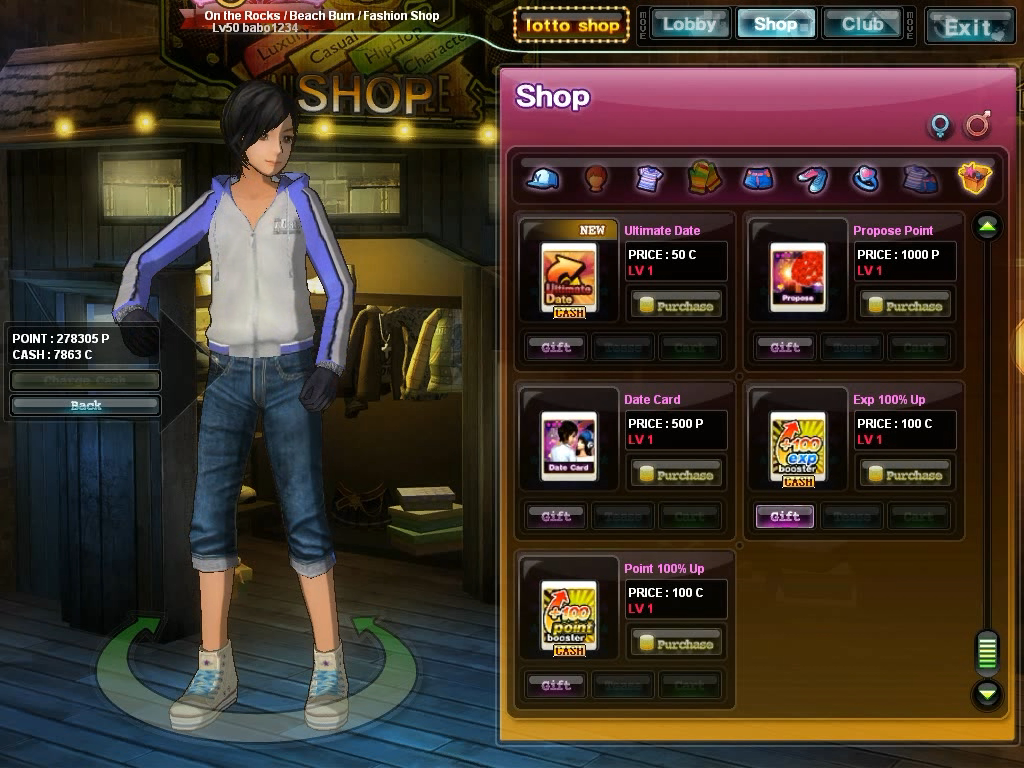The image size is (1024, 768).
Task: Click the Back button under the cash balance
Action: point(86,405)
